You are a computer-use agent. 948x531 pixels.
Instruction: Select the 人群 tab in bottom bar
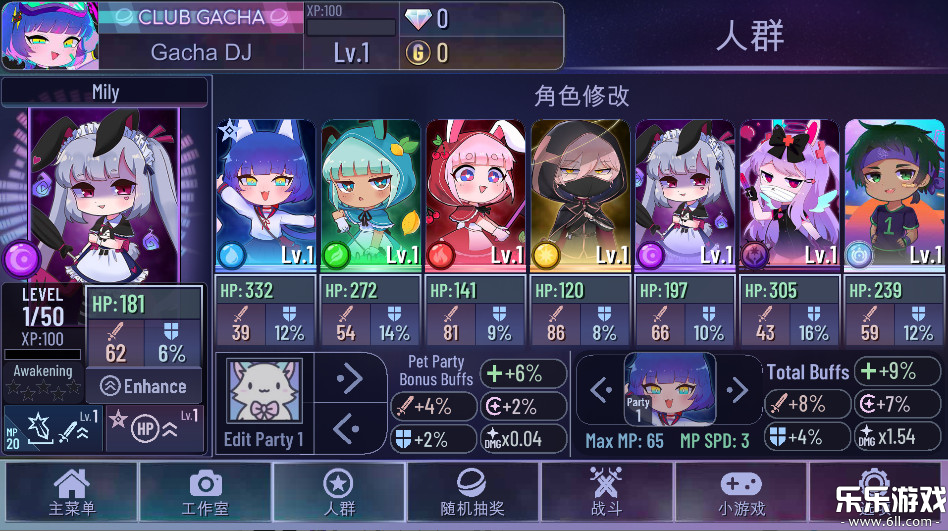(339, 493)
